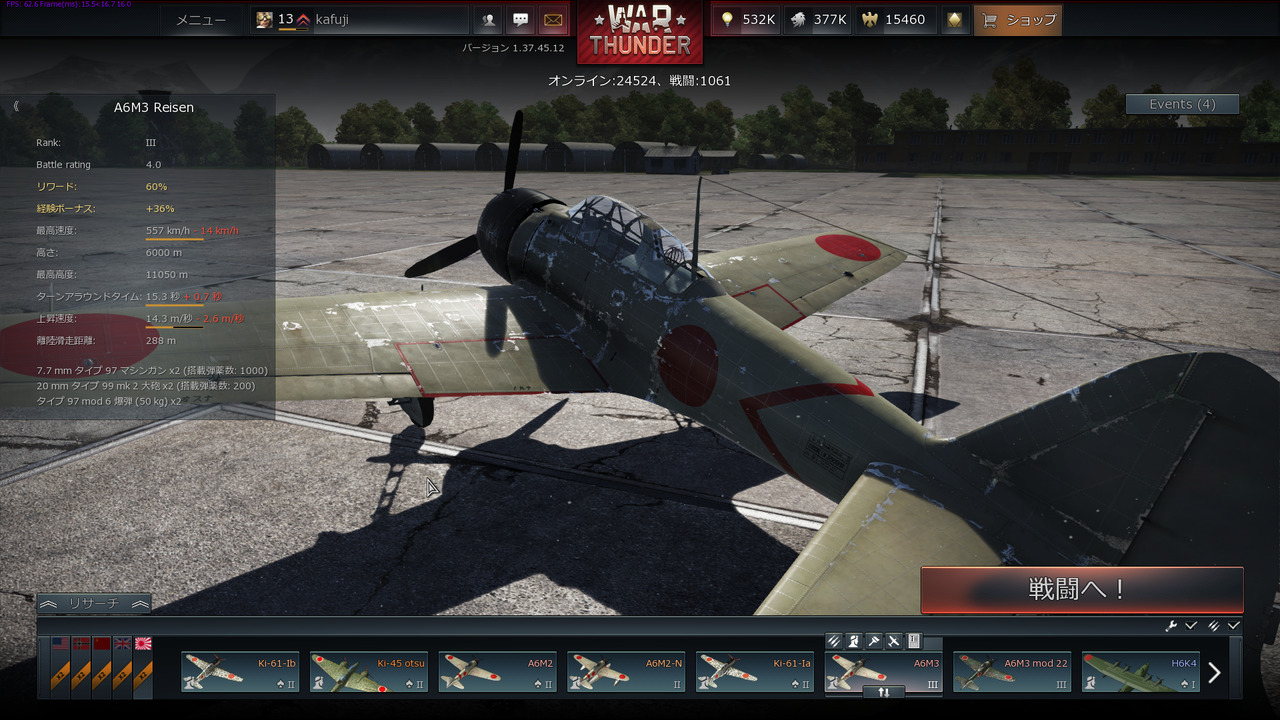Open the chat speech-bubble icon

point(521,20)
